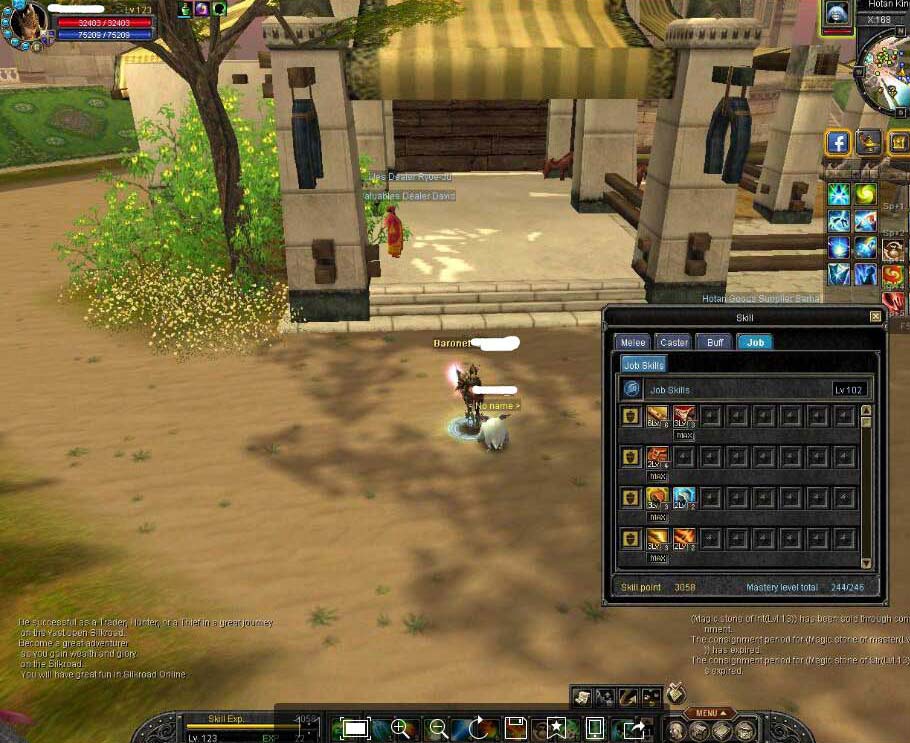Select the job skills blue round icon
Screen dimensions: 910x743
(631, 389)
